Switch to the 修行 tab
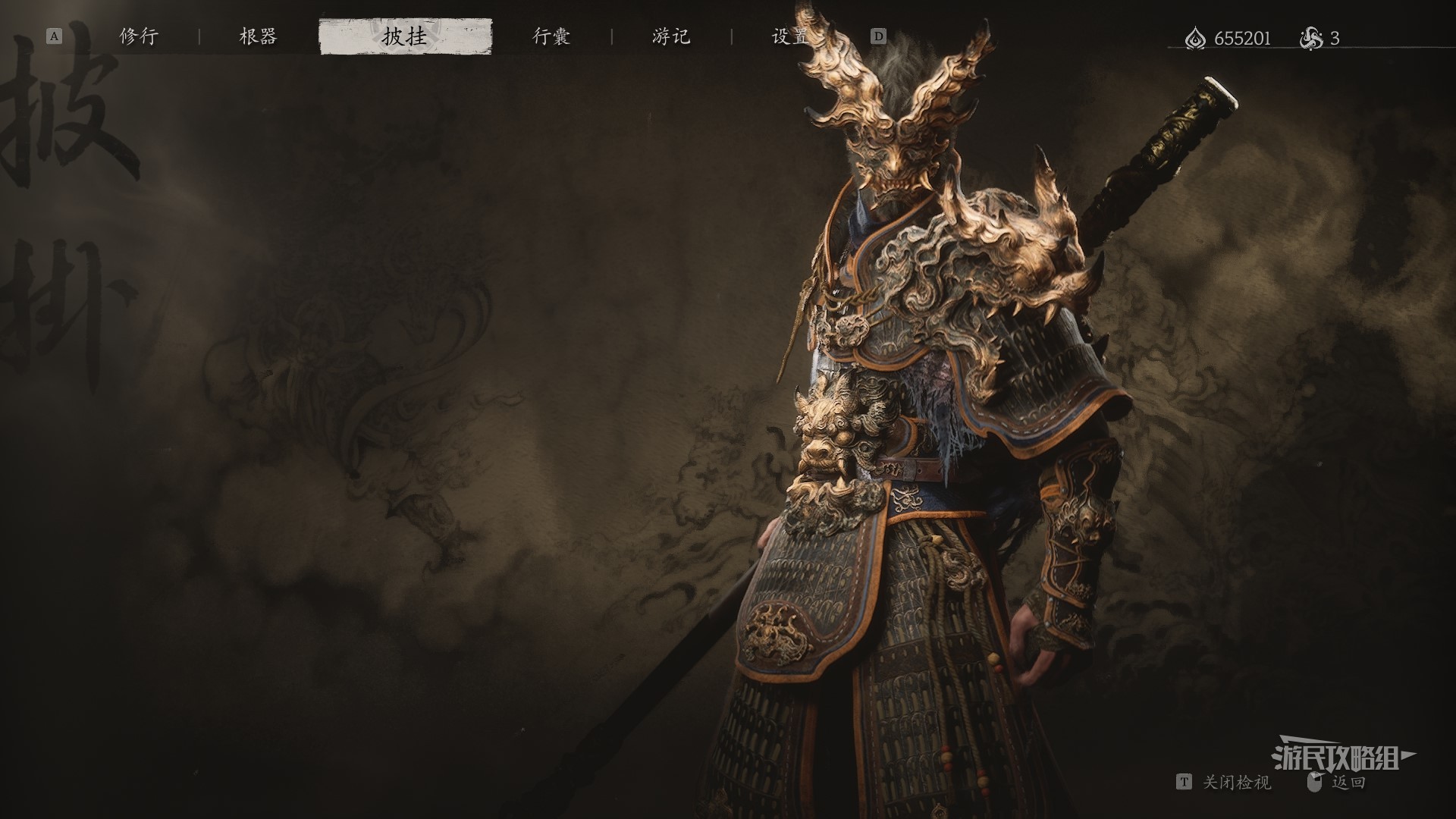The image size is (1456, 819). point(139,36)
